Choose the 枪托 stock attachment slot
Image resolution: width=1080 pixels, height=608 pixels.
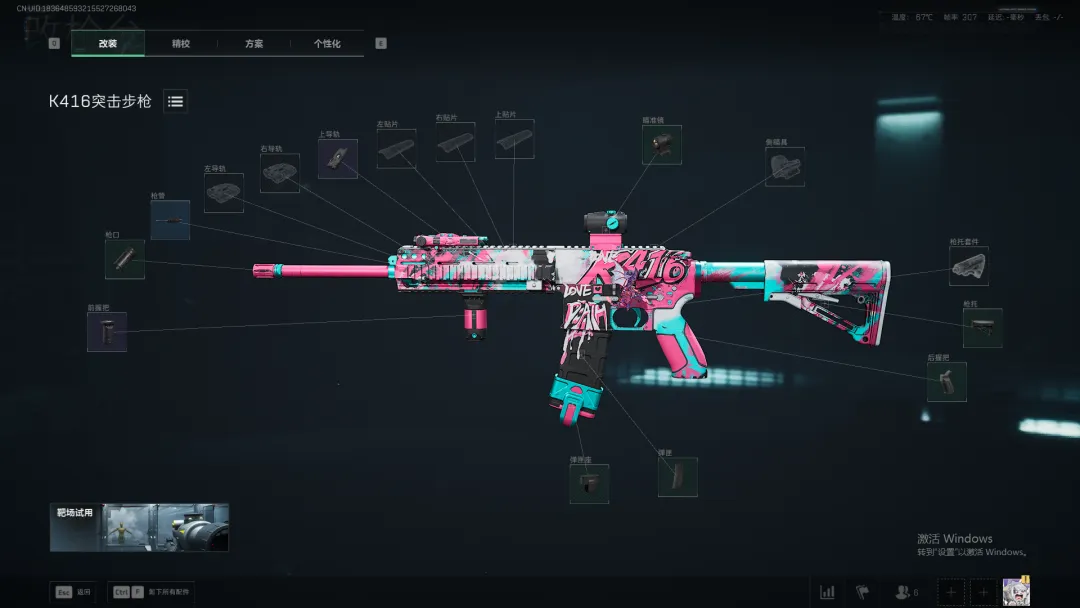point(982,328)
